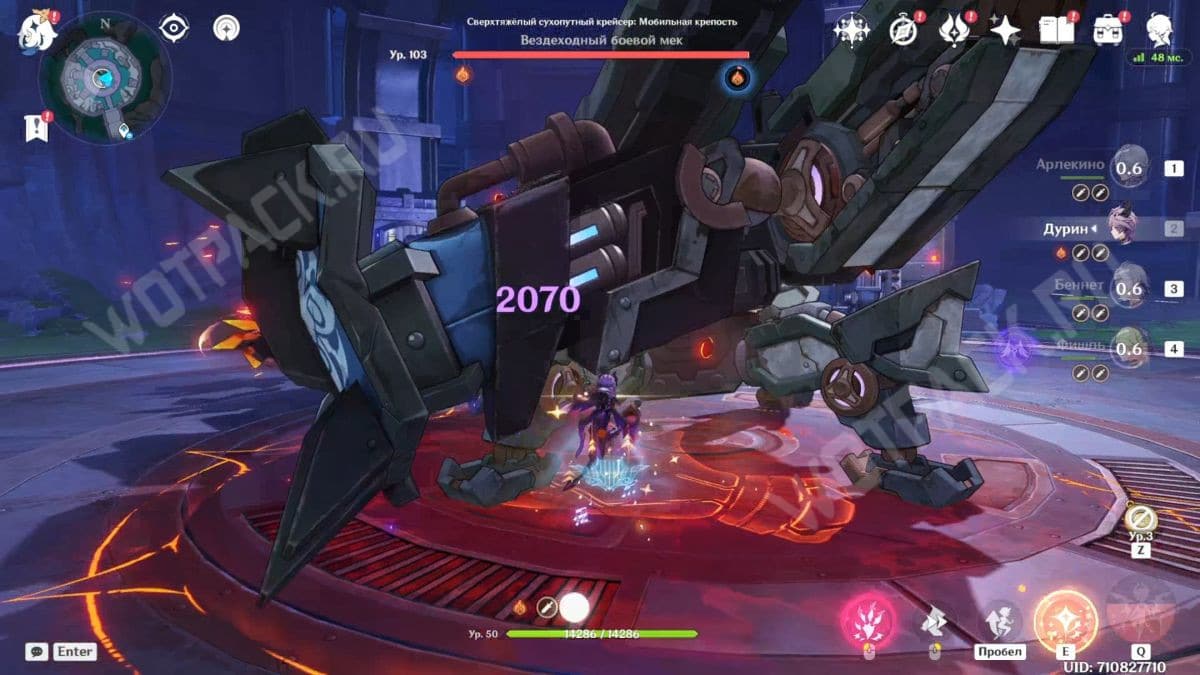Switch to party member Беннет
This screenshot has height=675, width=1200.
pyautogui.click(x=1128, y=287)
